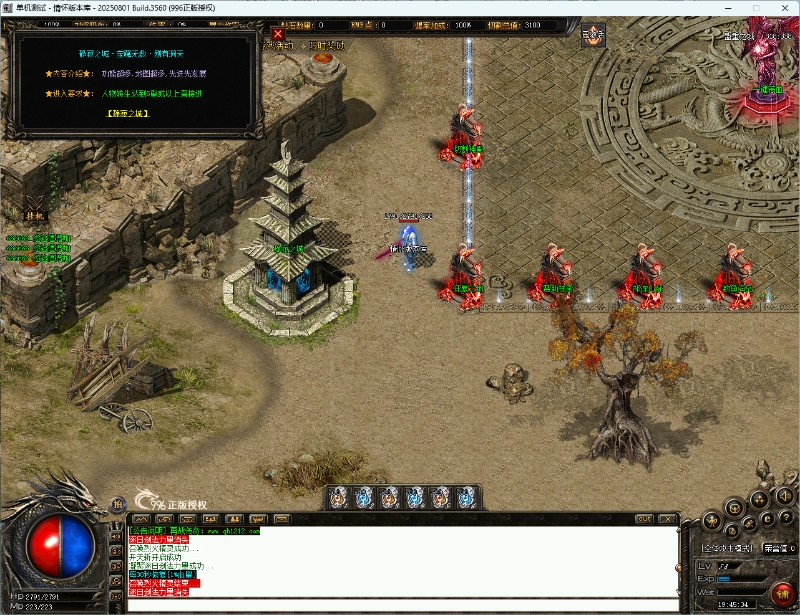
Task: Click the 挂机 auto-play icon on the left
Action: point(36,206)
